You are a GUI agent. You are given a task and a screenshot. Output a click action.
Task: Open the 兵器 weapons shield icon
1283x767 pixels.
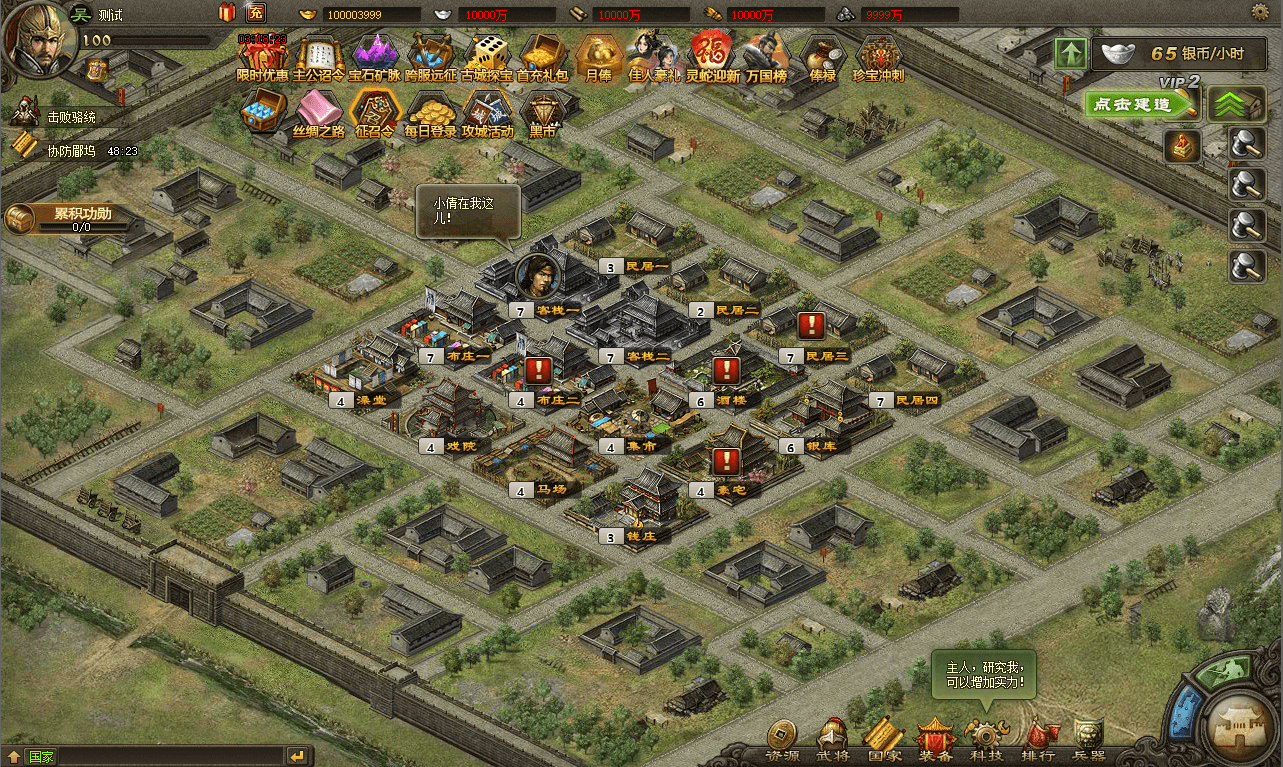coord(1089,735)
